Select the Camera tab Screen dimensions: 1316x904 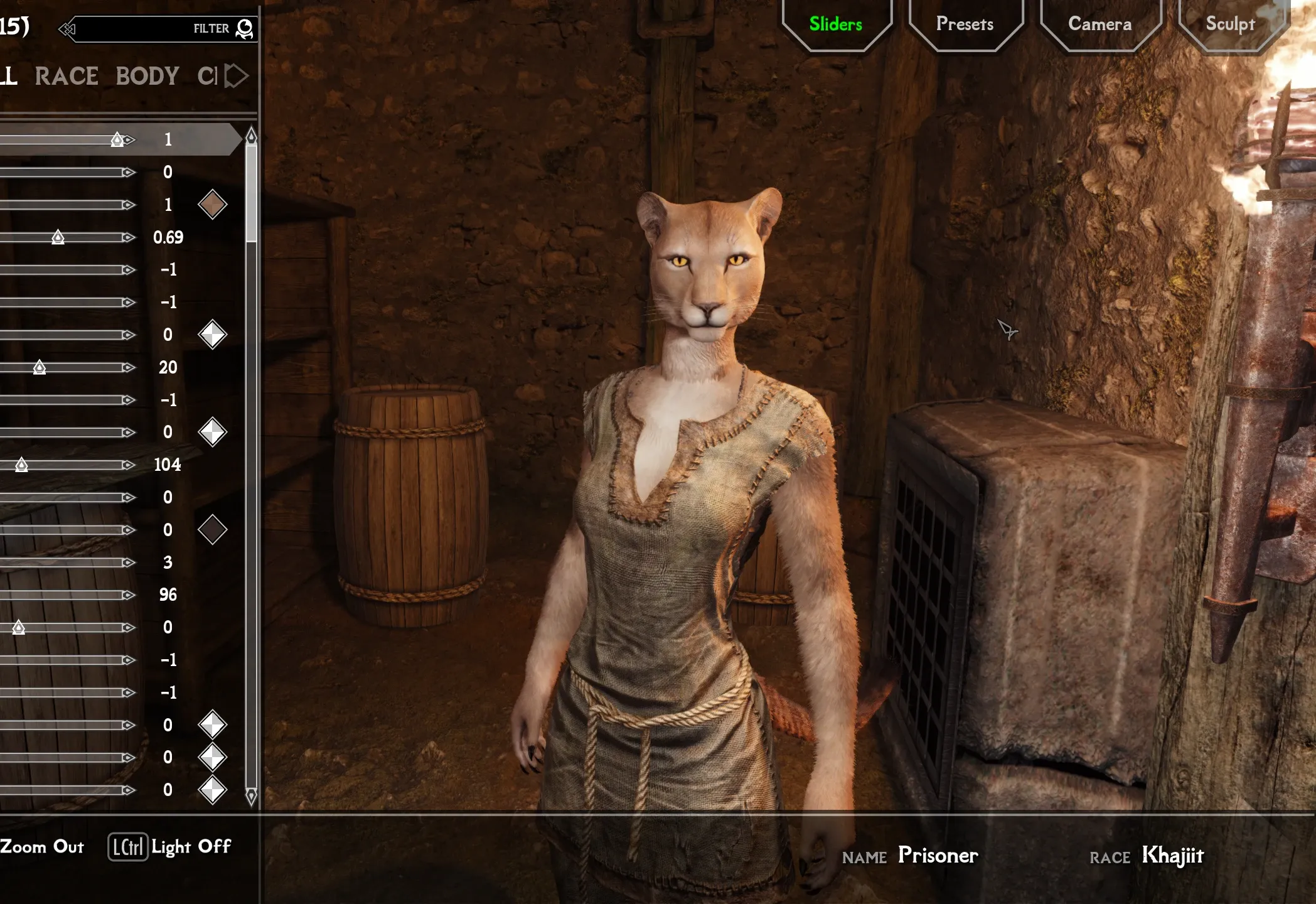pos(1099,24)
